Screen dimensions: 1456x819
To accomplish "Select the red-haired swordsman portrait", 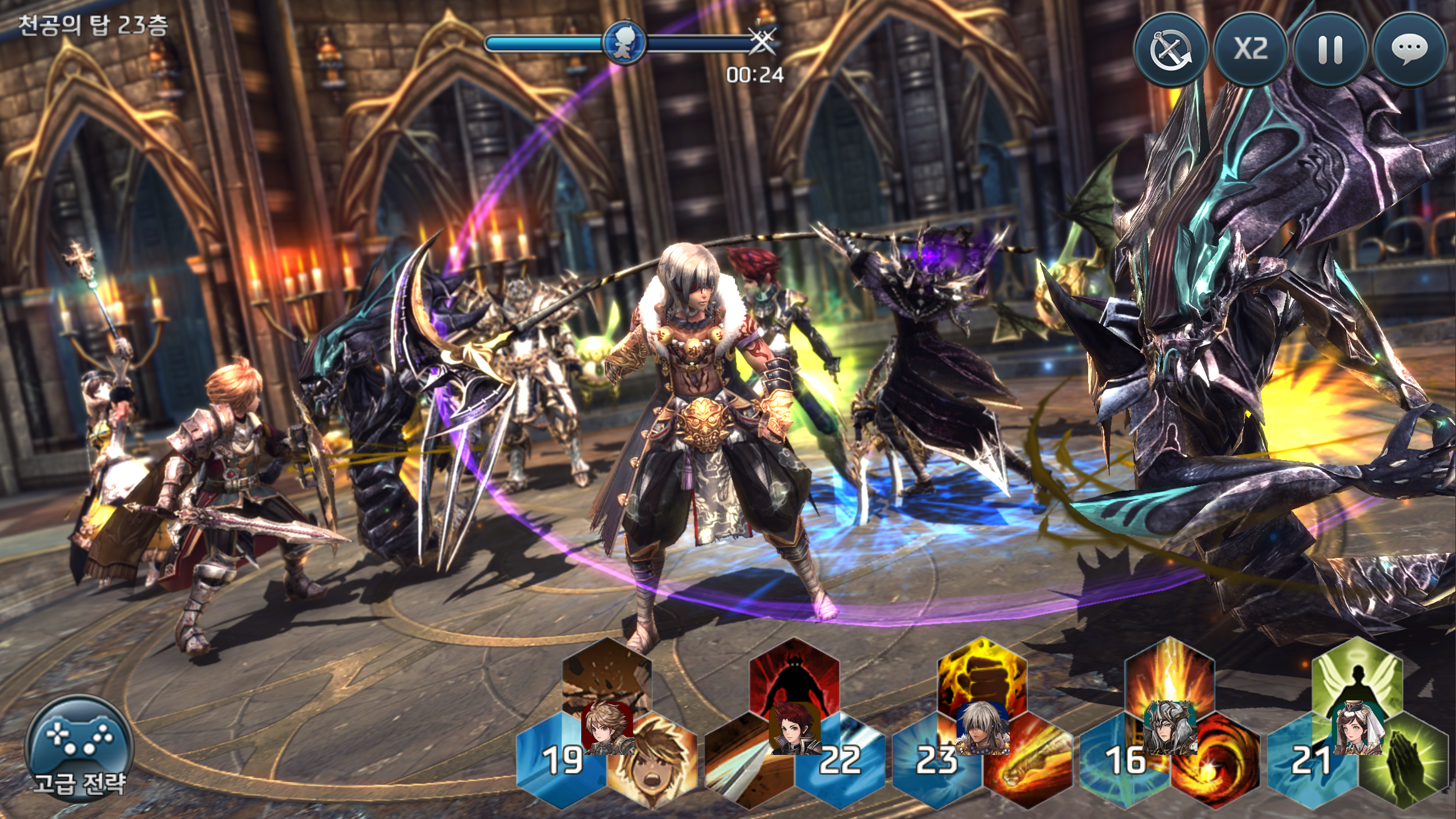I will coord(794,729).
